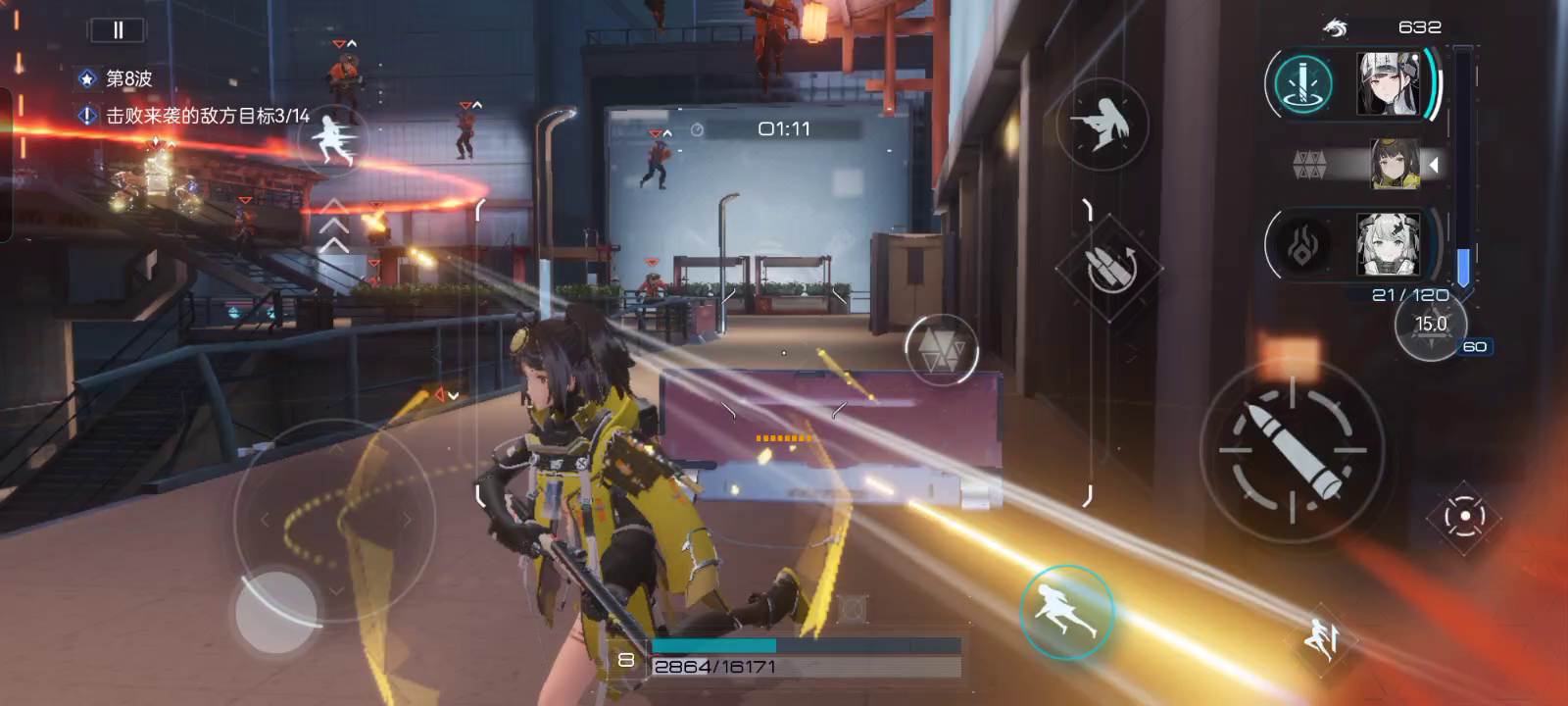This screenshot has width=1568, height=706.
Task: Toggle the target lock-on diamond button
Action: pyautogui.click(x=1464, y=517)
